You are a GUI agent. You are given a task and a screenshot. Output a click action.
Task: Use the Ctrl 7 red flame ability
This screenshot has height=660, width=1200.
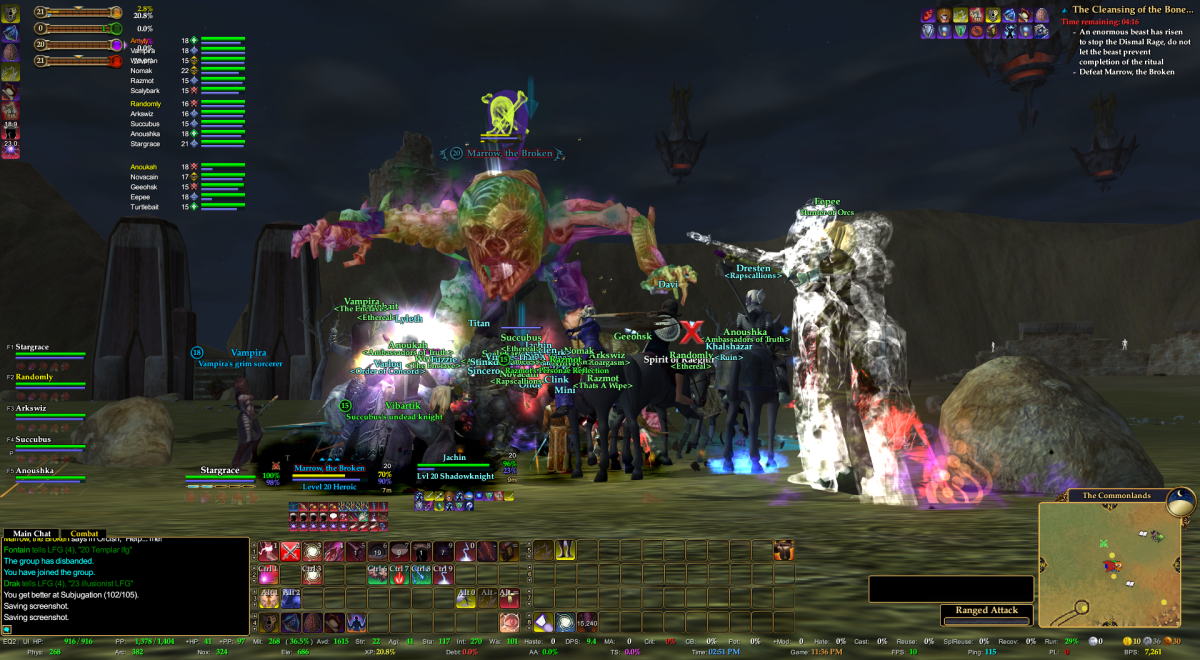pos(398,574)
